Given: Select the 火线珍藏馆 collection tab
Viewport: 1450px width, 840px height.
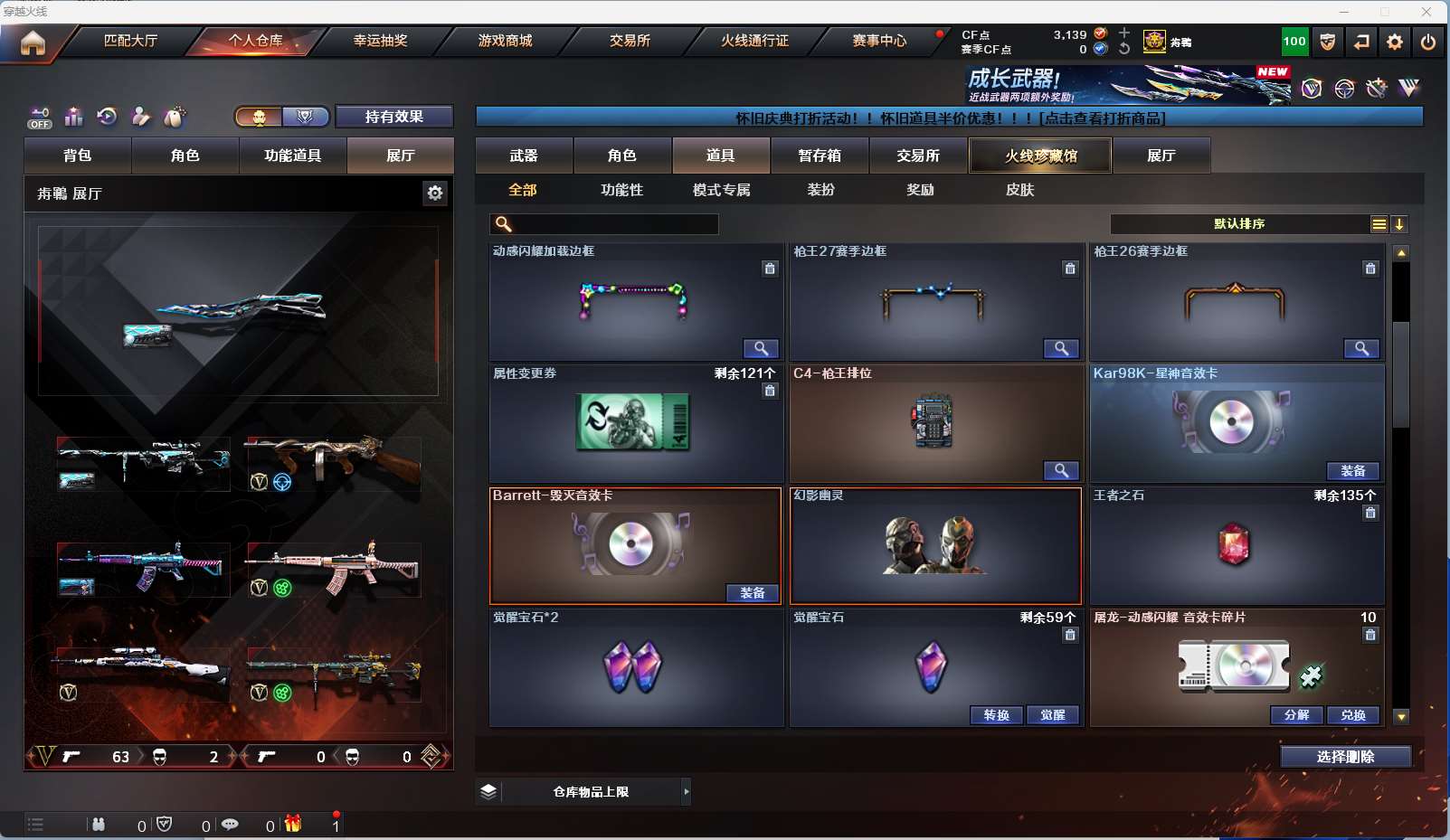Looking at the screenshot, I should pyautogui.click(x=1040, y=156).
